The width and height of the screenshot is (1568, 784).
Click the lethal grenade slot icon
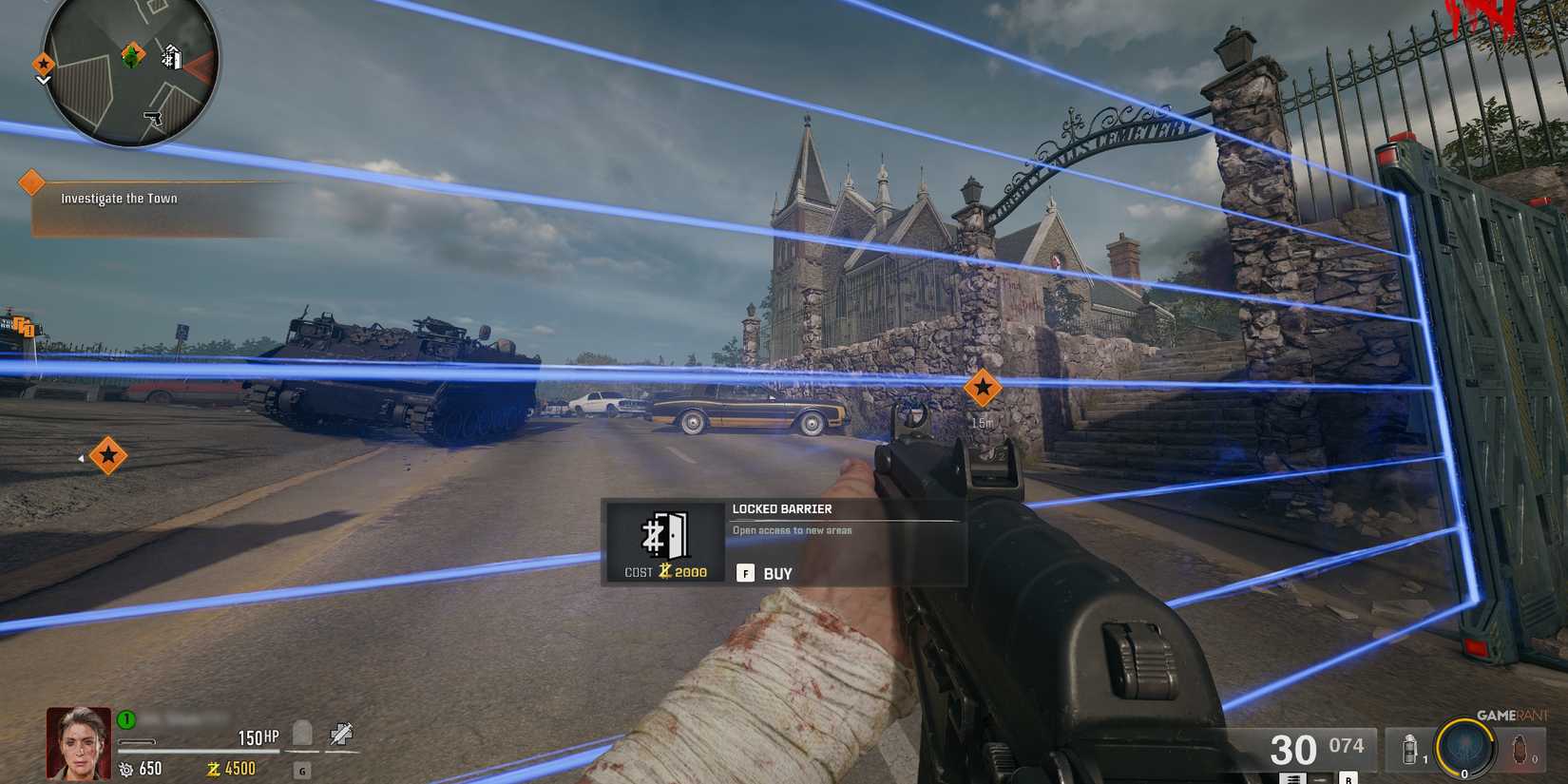1520,750
